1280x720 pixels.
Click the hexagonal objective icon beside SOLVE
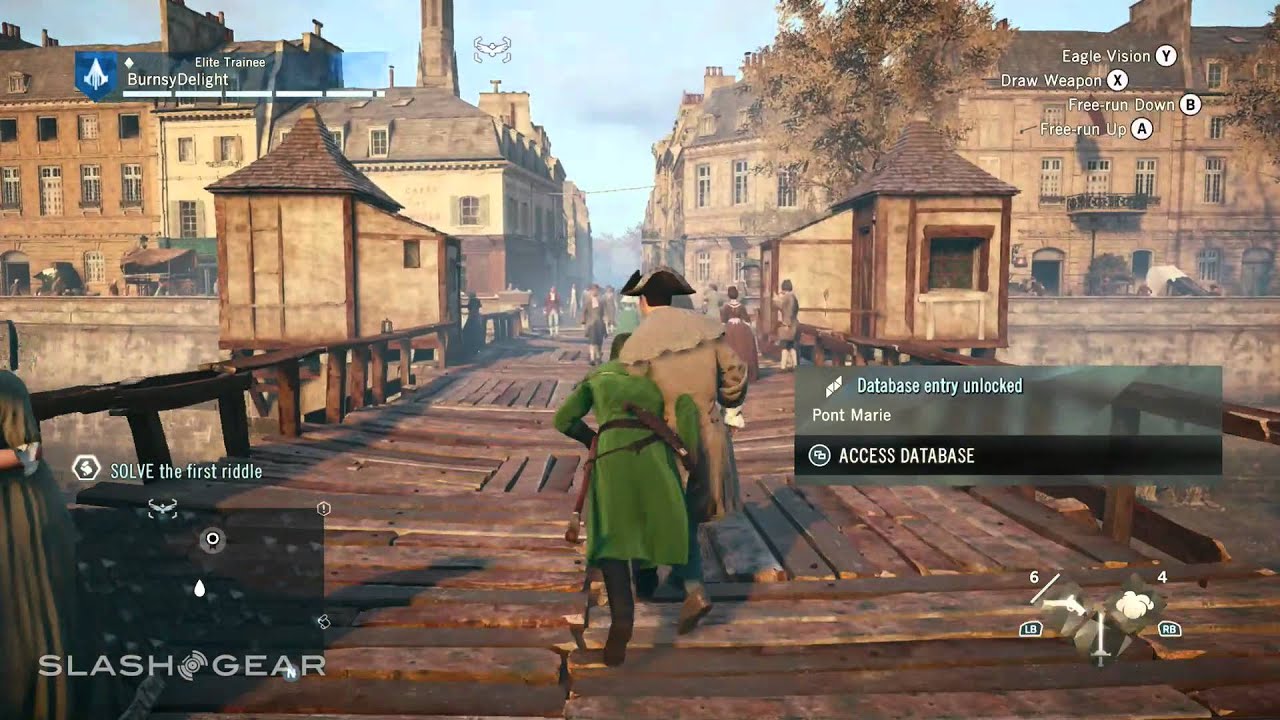point(87,468)
